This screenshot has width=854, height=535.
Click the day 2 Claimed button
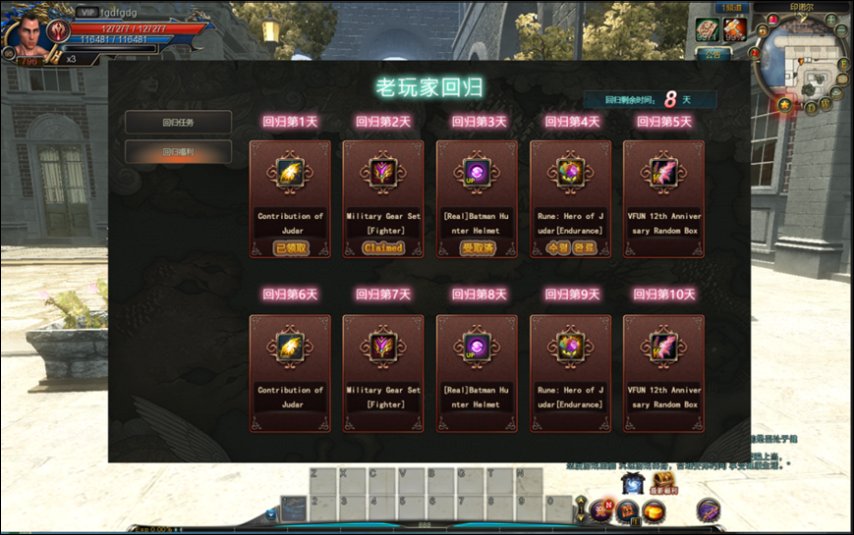(x=383, y=247)
